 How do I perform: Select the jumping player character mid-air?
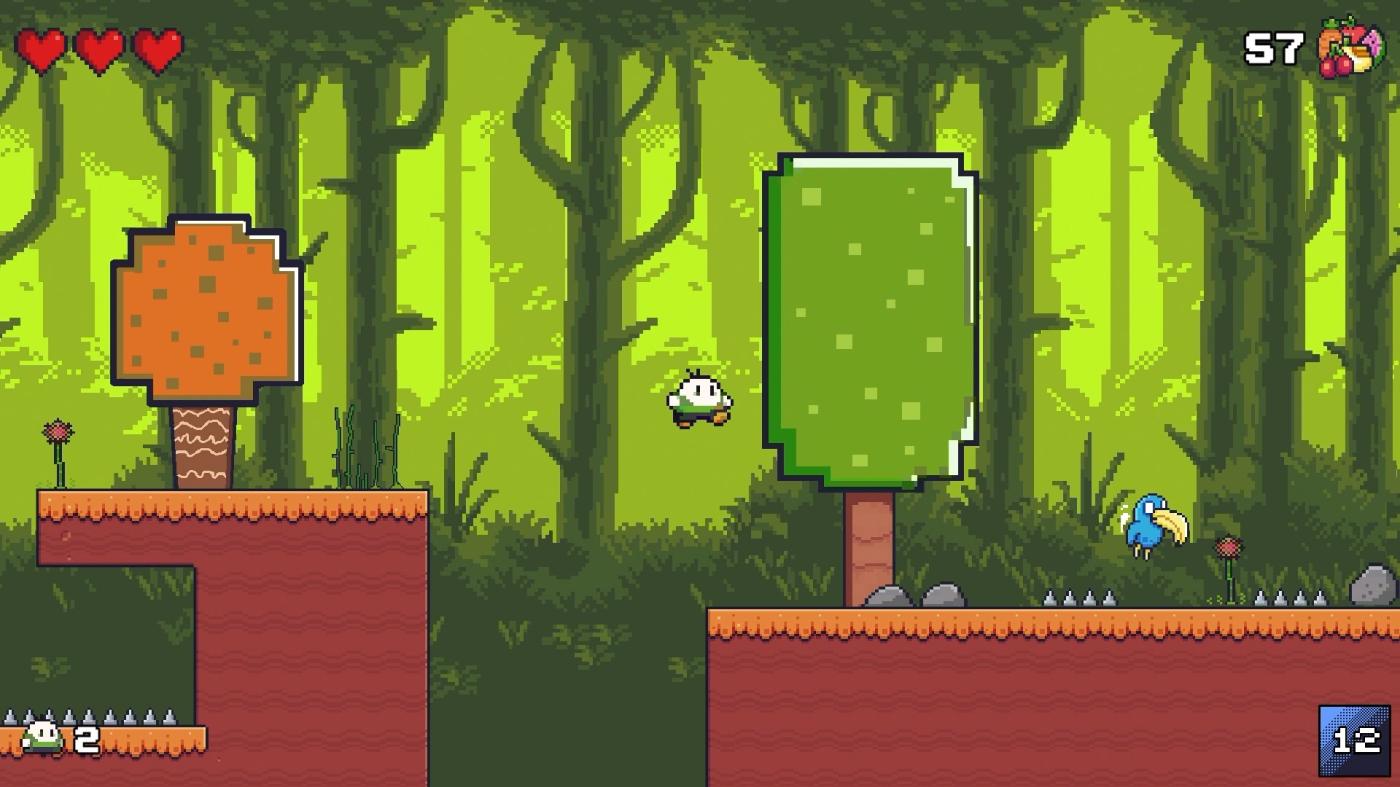pos(698,396)
